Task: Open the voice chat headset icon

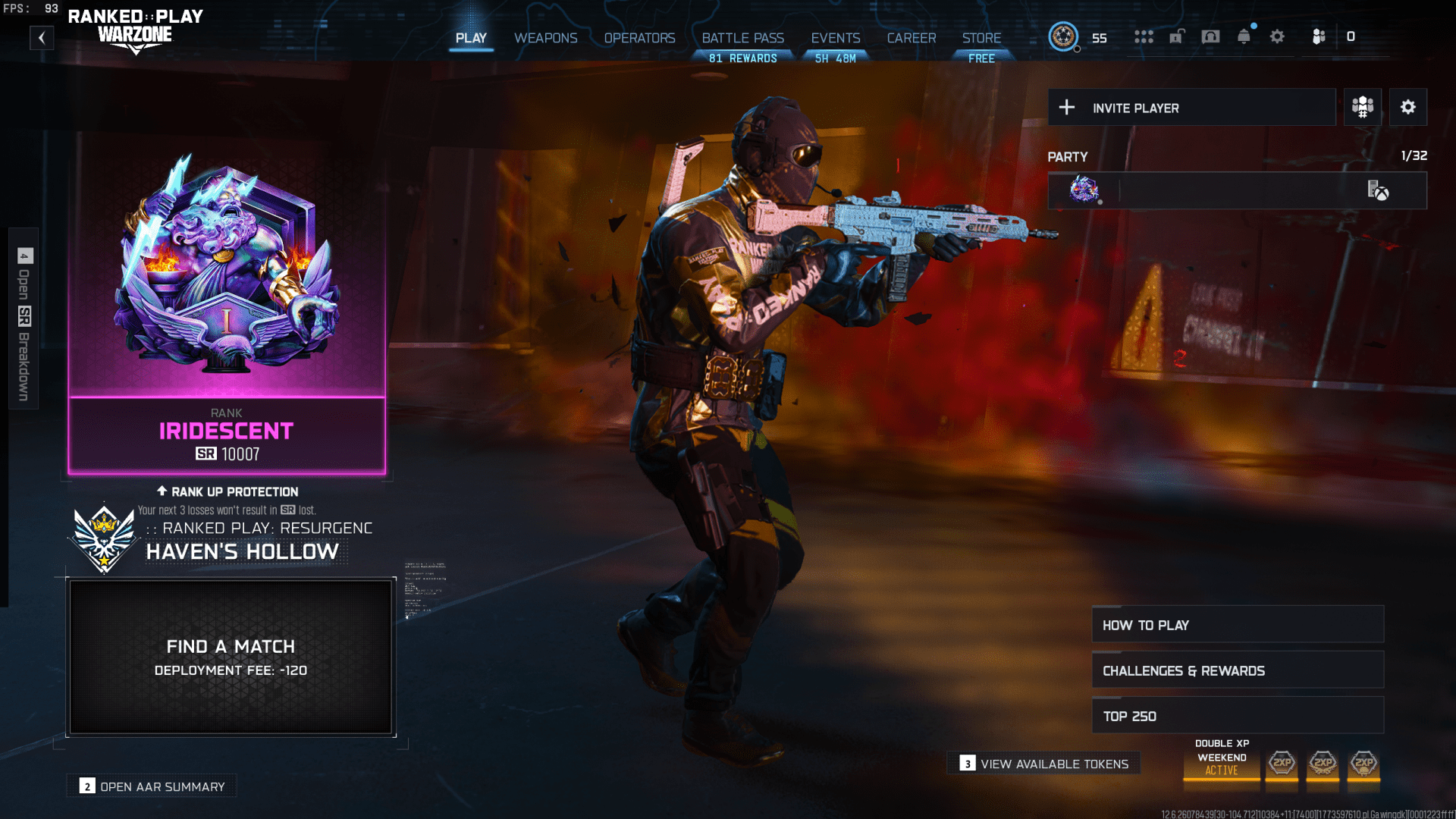Action: point(1210,36)
